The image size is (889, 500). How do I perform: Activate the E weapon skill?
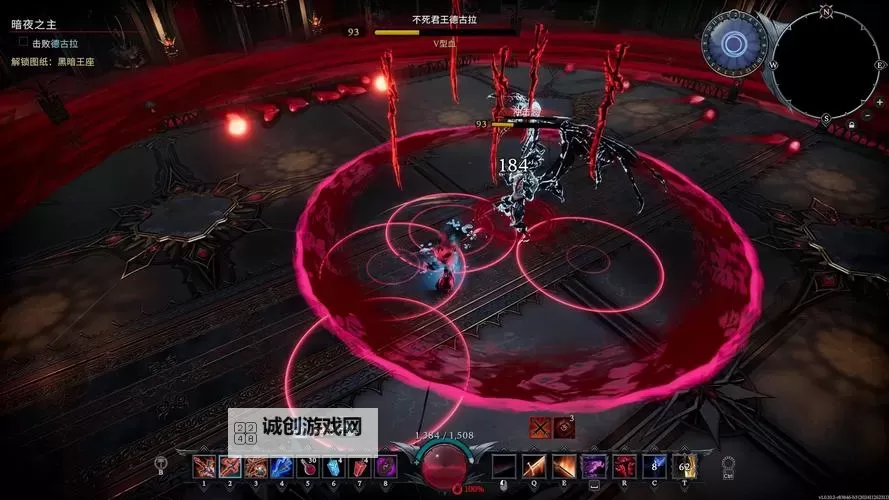(x=564, y=467)
